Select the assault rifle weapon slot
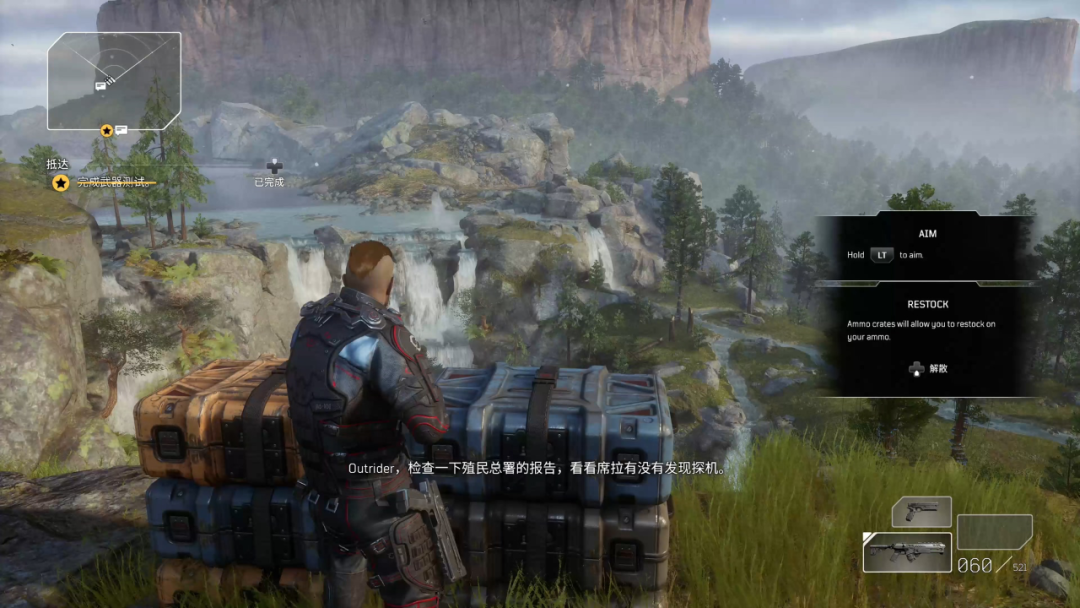The height and width of the screenshot is (608, 1080). point(906,552)
